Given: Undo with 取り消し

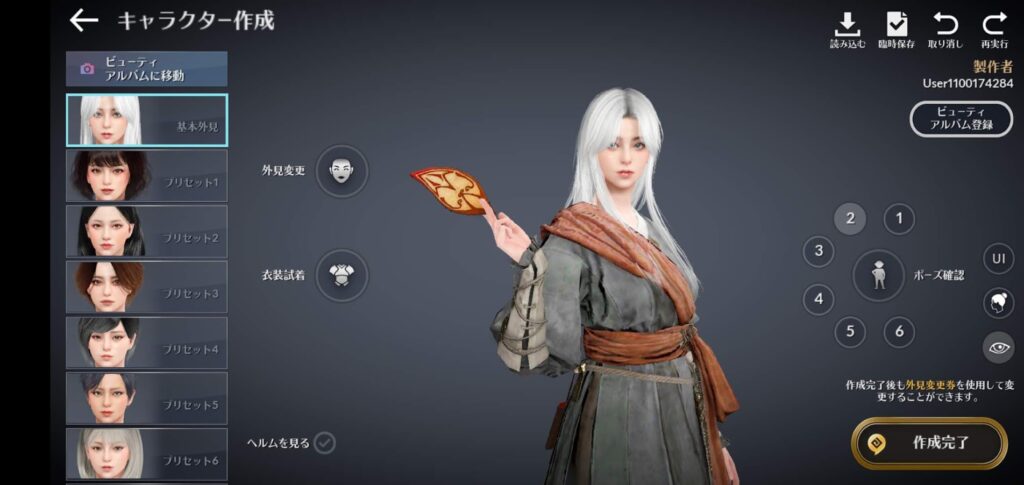Looking at the screenshot, I should pyautogui.click(x=944, y=30).
